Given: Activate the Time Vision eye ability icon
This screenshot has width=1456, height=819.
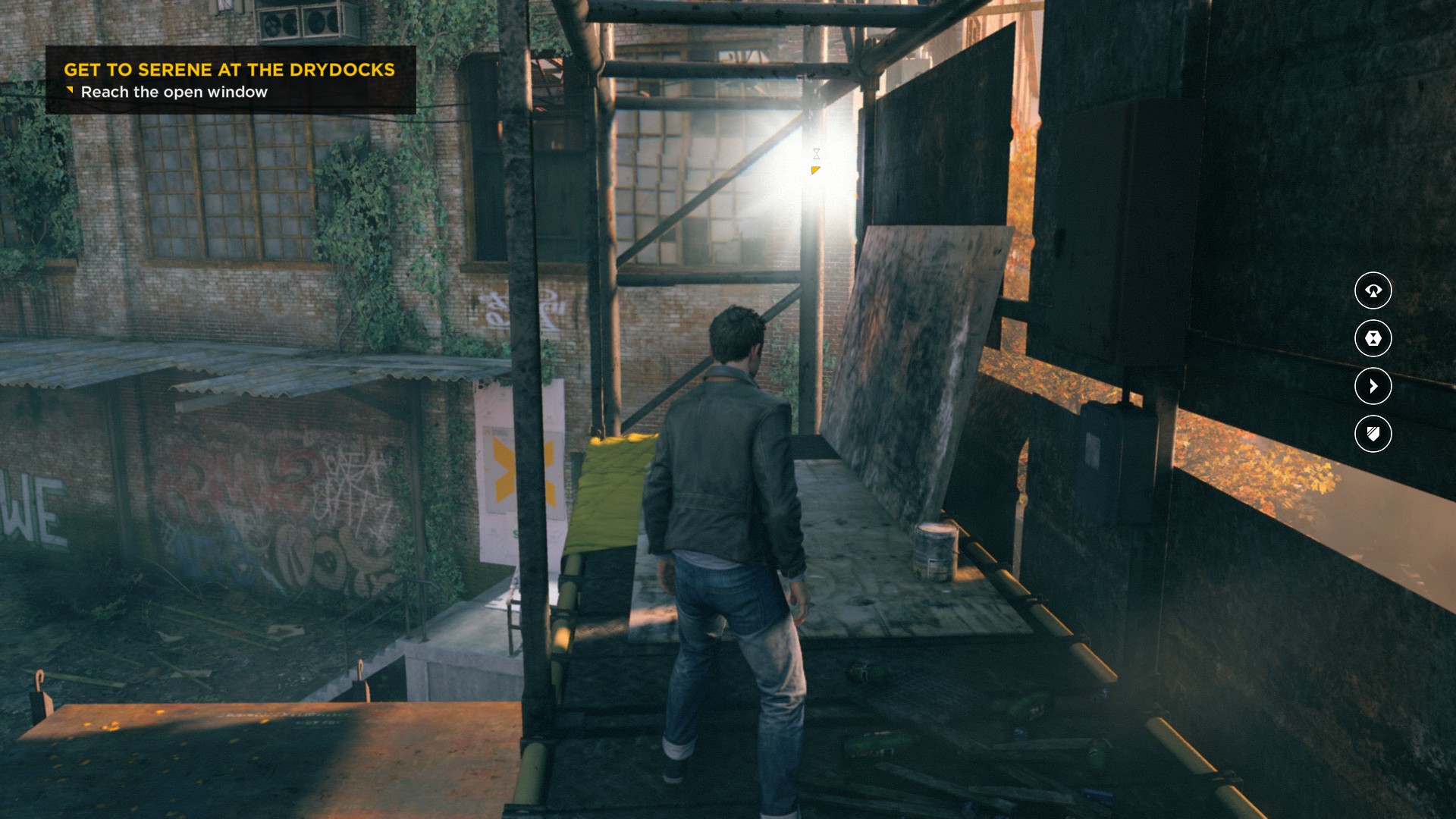Looking at the screenshot, I should click(x=1373, y=290).
